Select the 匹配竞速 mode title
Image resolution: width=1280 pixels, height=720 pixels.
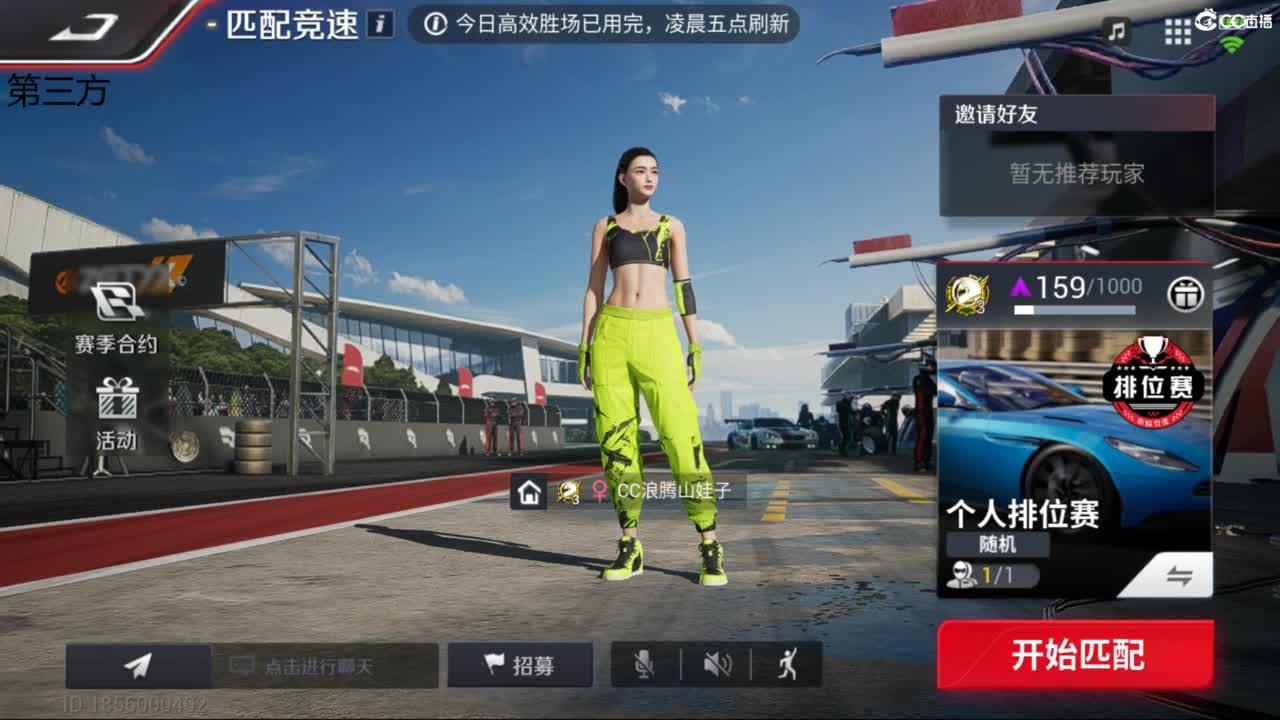[293, 25]
